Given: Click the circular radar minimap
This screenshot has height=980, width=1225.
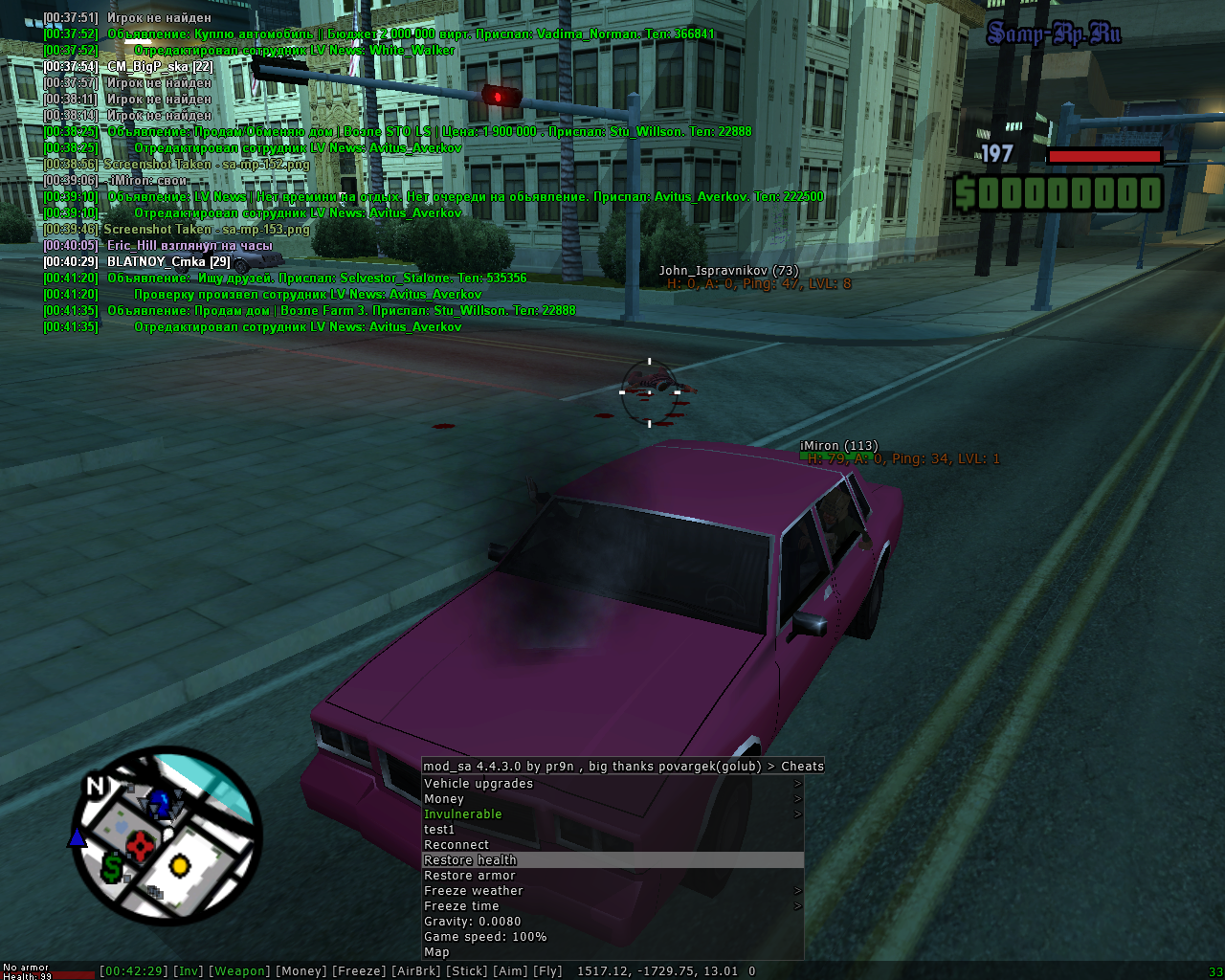Looking at the screenshot, I should point(167,835).
